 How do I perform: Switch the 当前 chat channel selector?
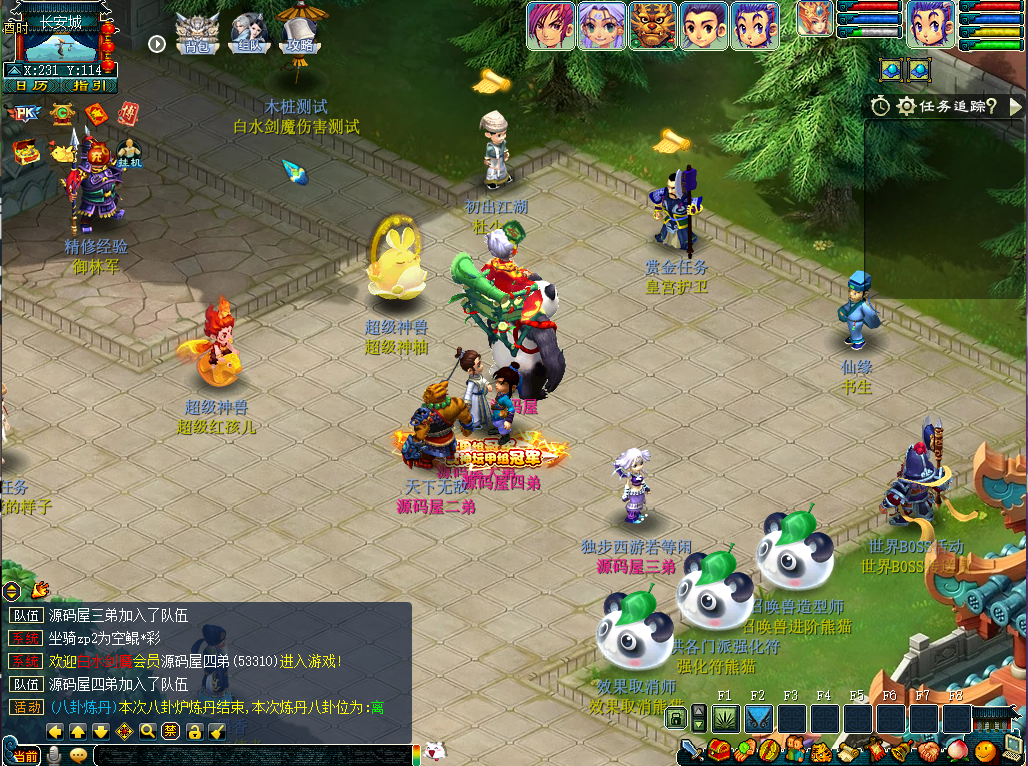tap(24, 755)
